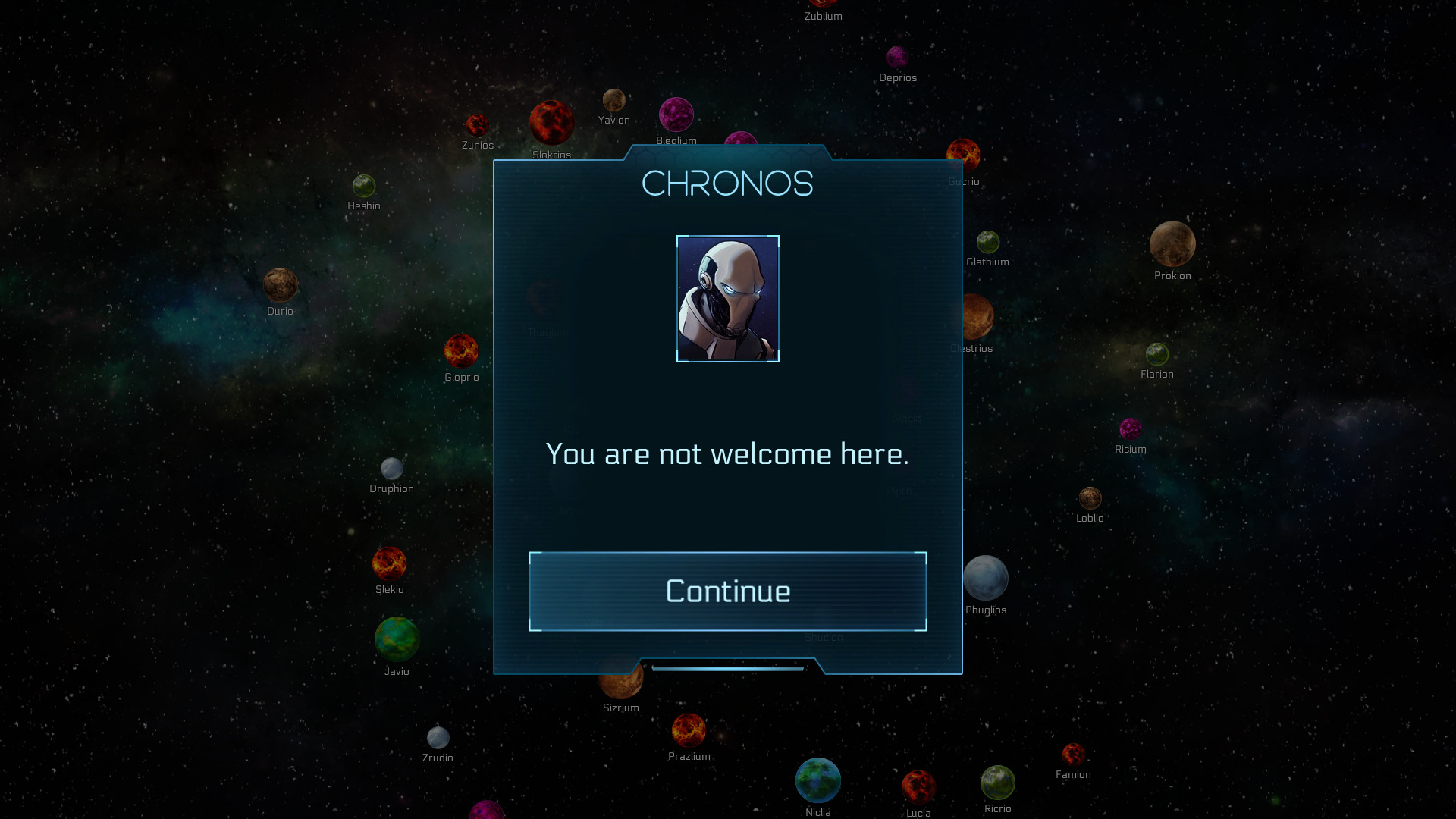Click the purple planet Bleglium

tap(677, 116)
